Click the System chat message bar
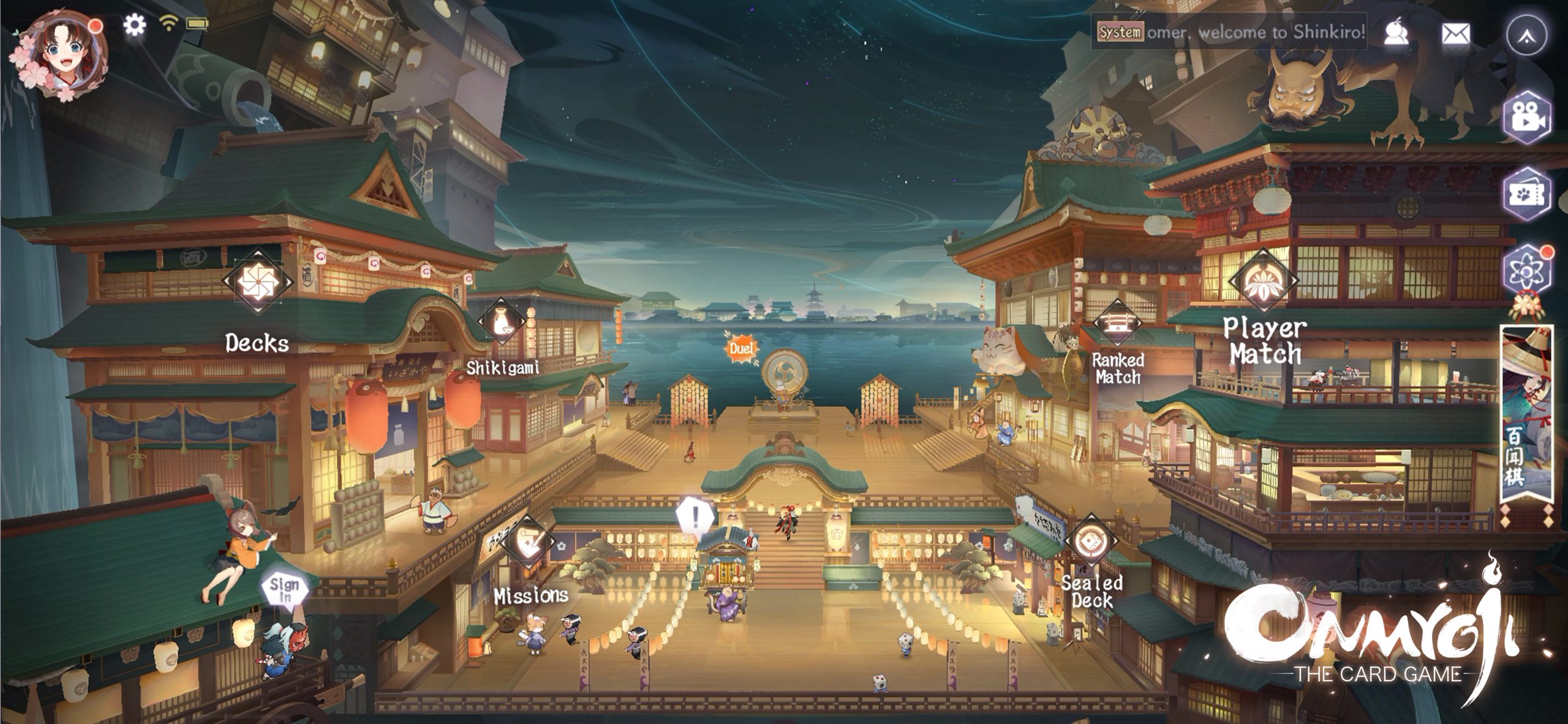1568x724 pixels. click(1231, 32)
